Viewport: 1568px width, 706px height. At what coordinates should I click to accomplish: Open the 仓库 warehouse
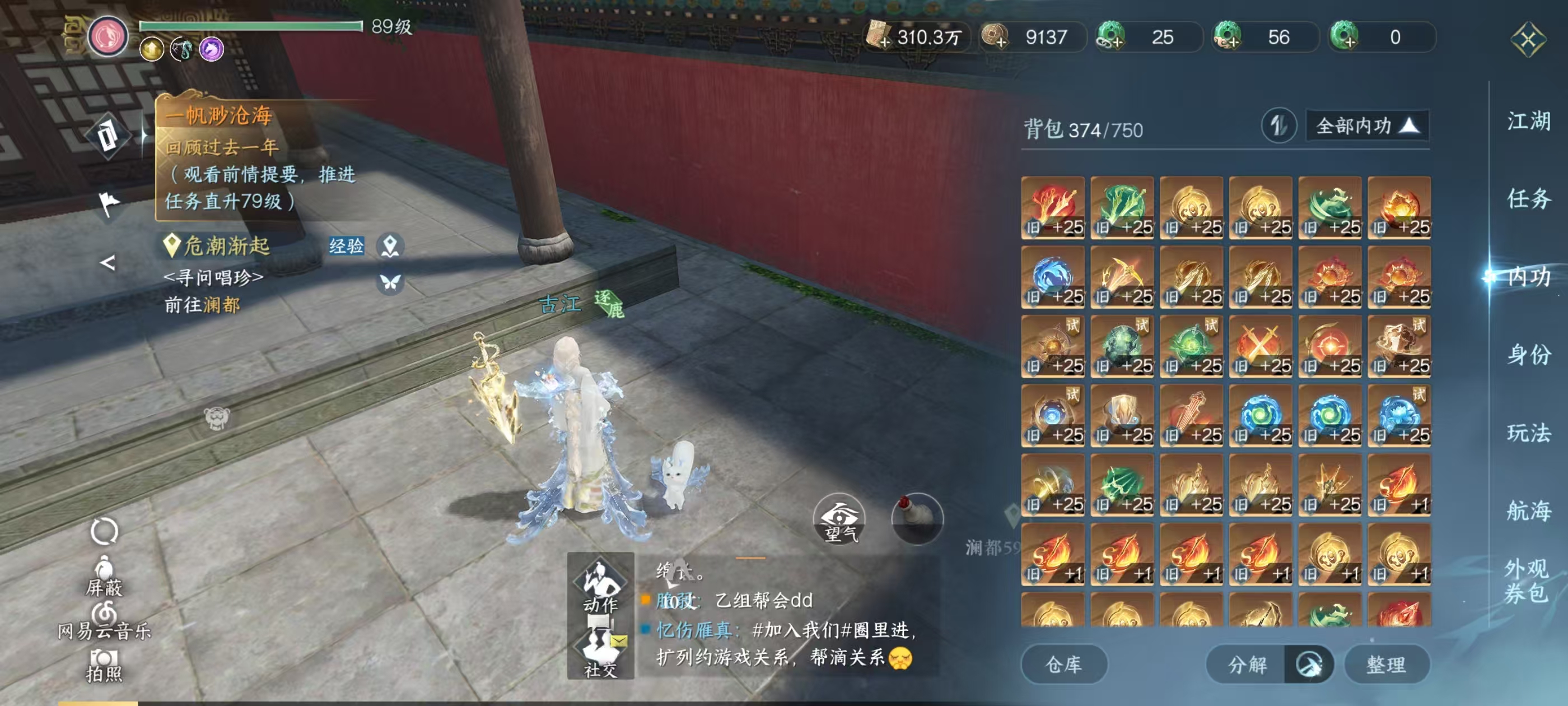tap(1063, 664)
